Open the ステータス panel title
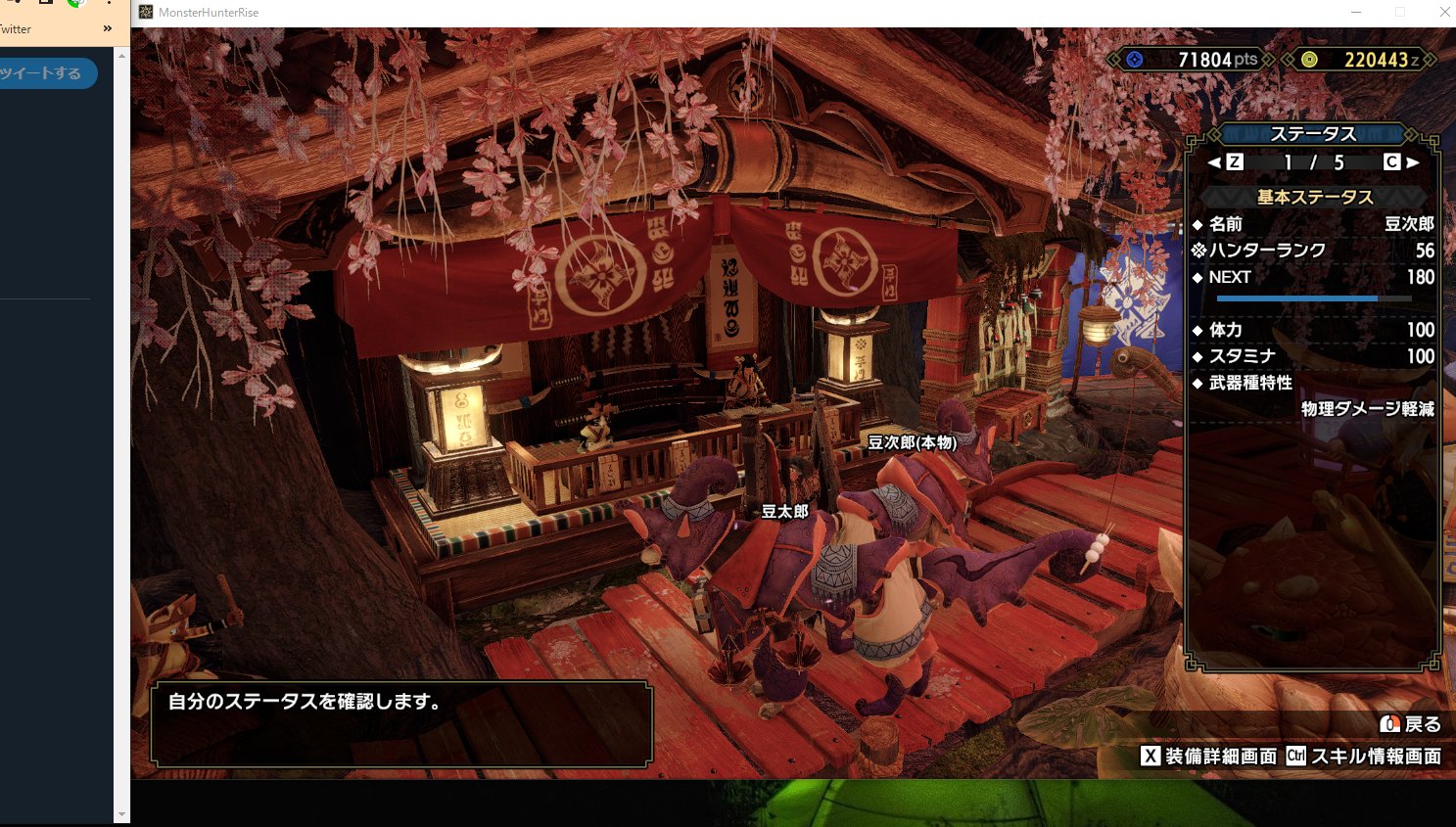The height and width of the screenshot is (827, 1456). point(1313,133)
